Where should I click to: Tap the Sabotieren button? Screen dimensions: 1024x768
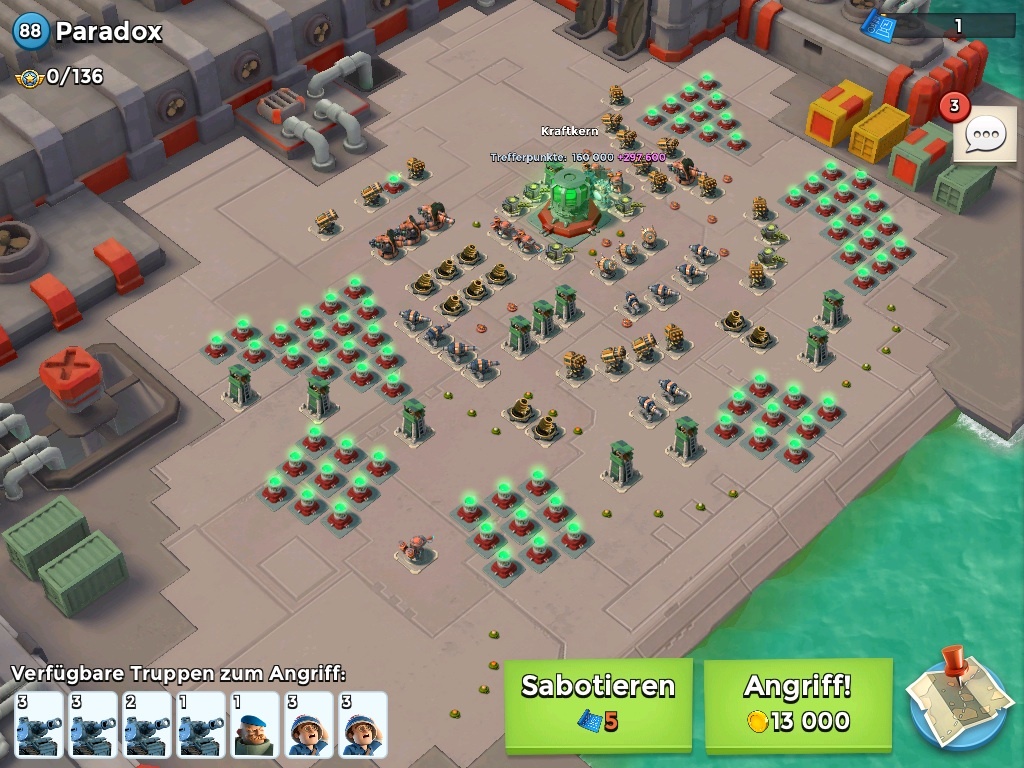click(x=598, y=704)
